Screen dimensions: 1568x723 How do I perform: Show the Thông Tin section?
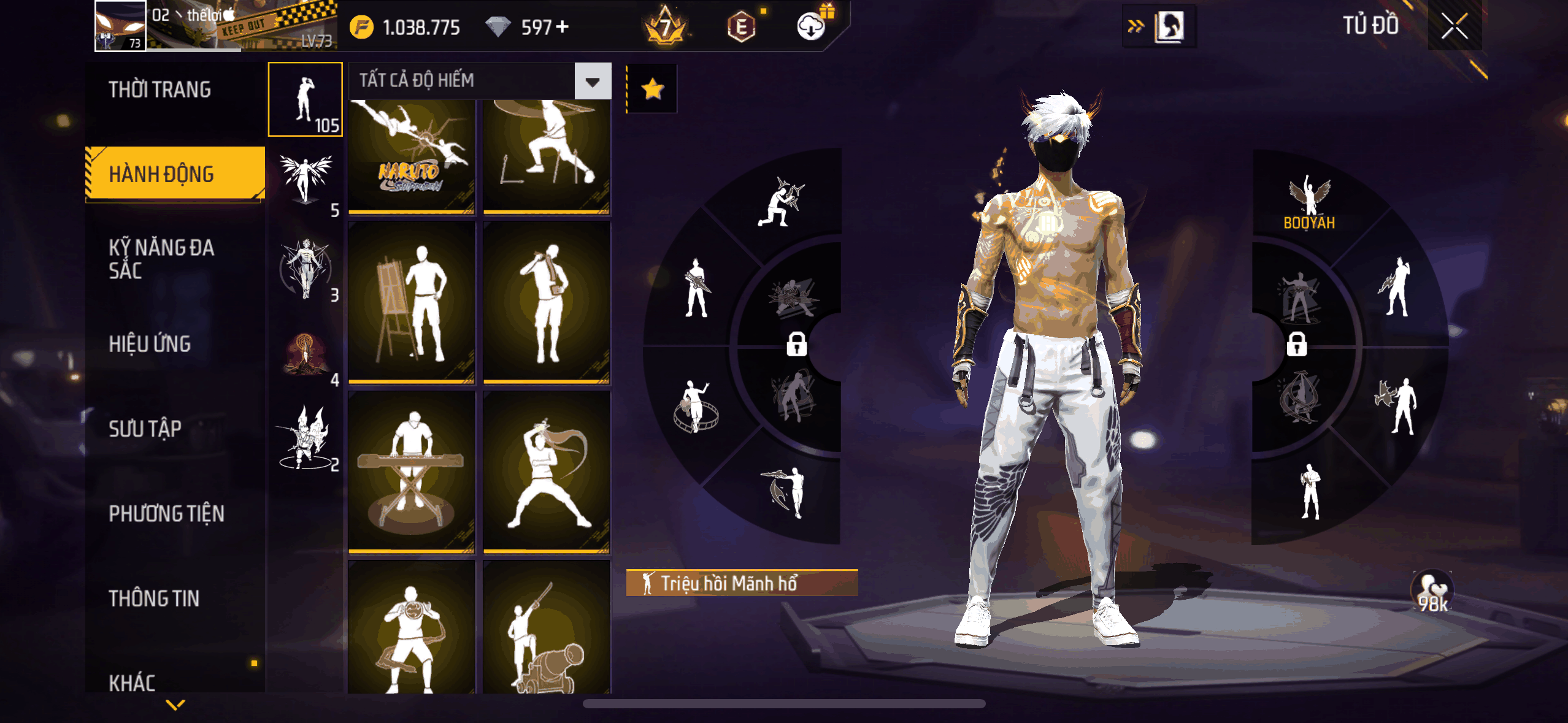154,599
